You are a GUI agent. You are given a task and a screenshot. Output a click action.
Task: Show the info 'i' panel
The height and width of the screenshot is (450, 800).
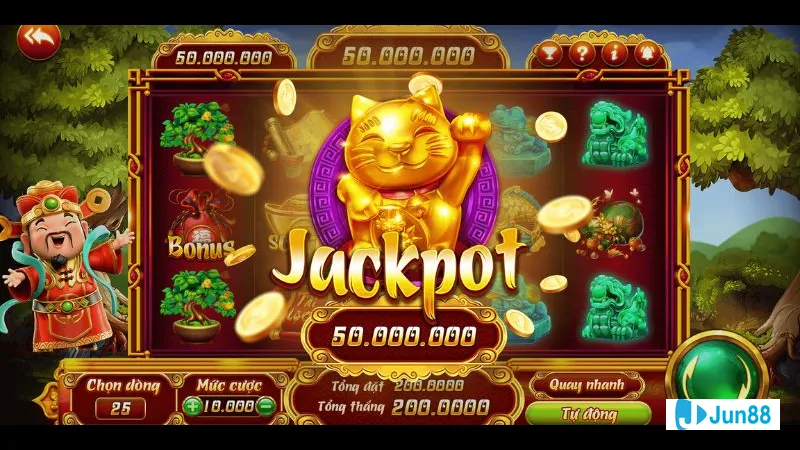616,53
